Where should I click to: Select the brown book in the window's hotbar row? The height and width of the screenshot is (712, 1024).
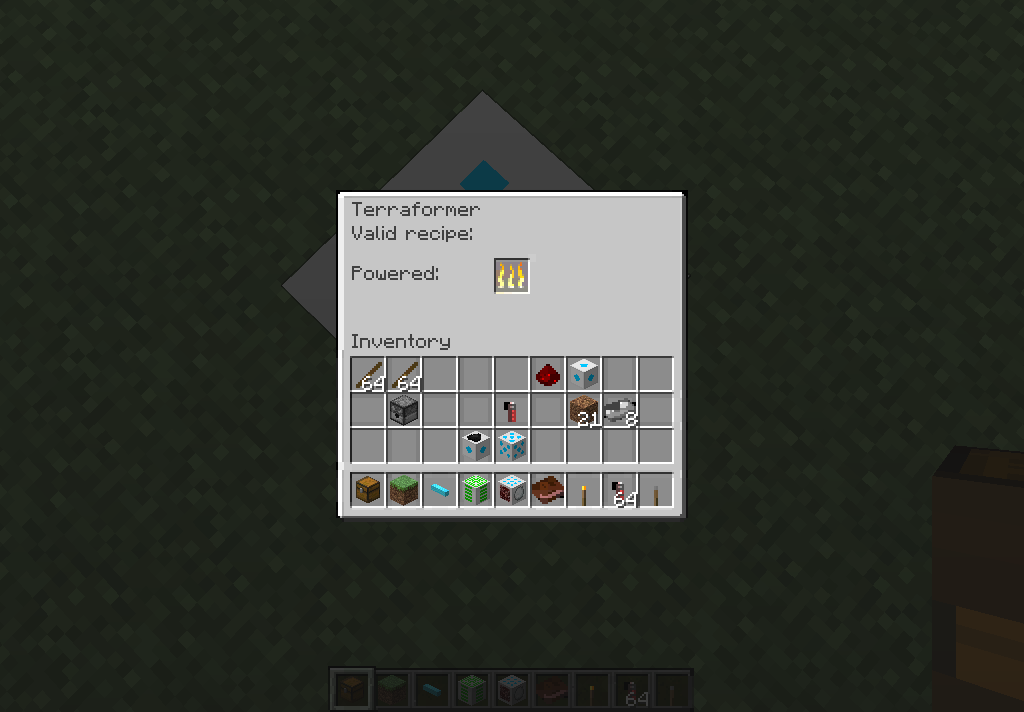(x=547, y=491)
